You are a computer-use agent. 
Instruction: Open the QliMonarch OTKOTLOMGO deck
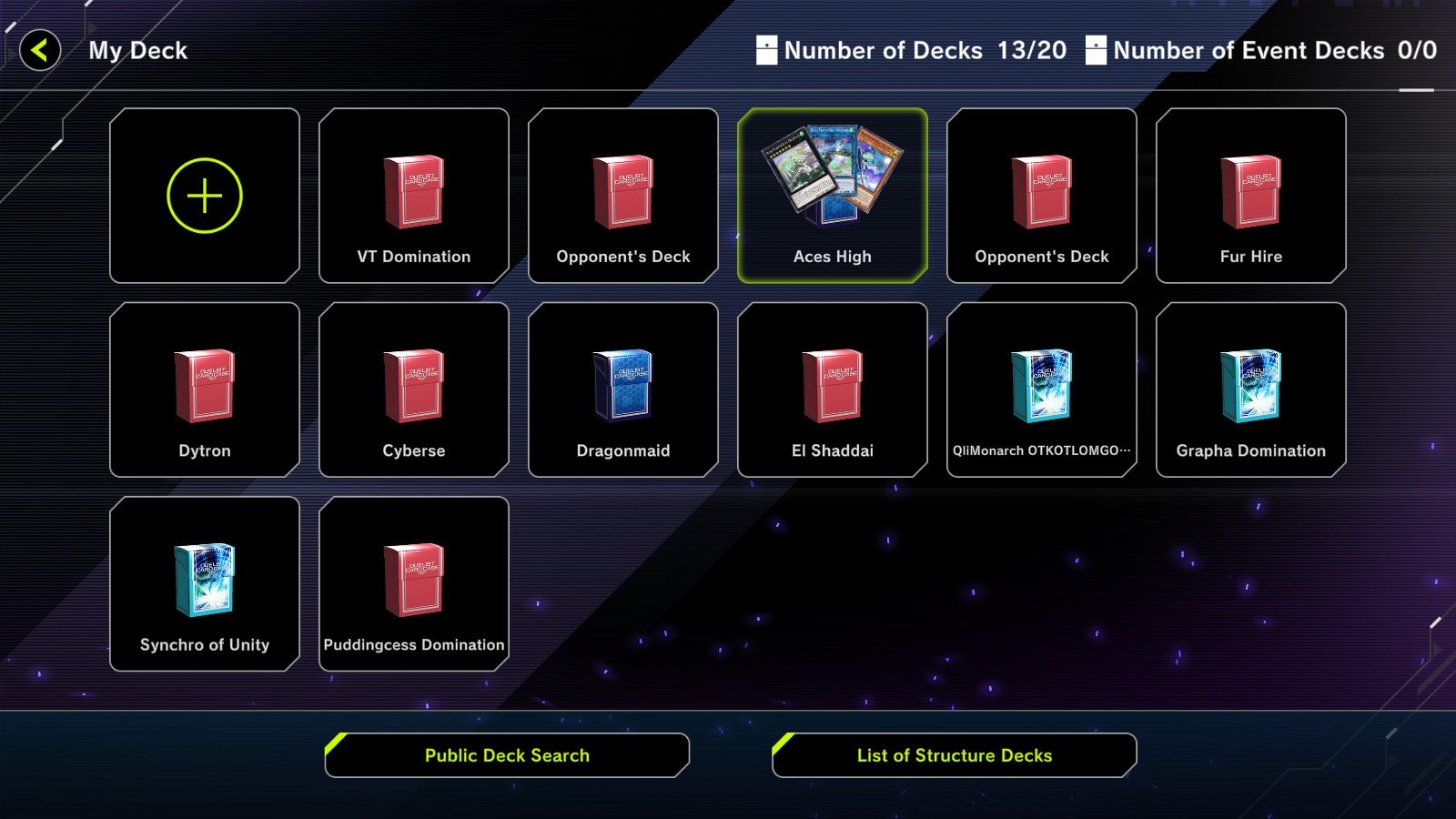coord(1042,389)
